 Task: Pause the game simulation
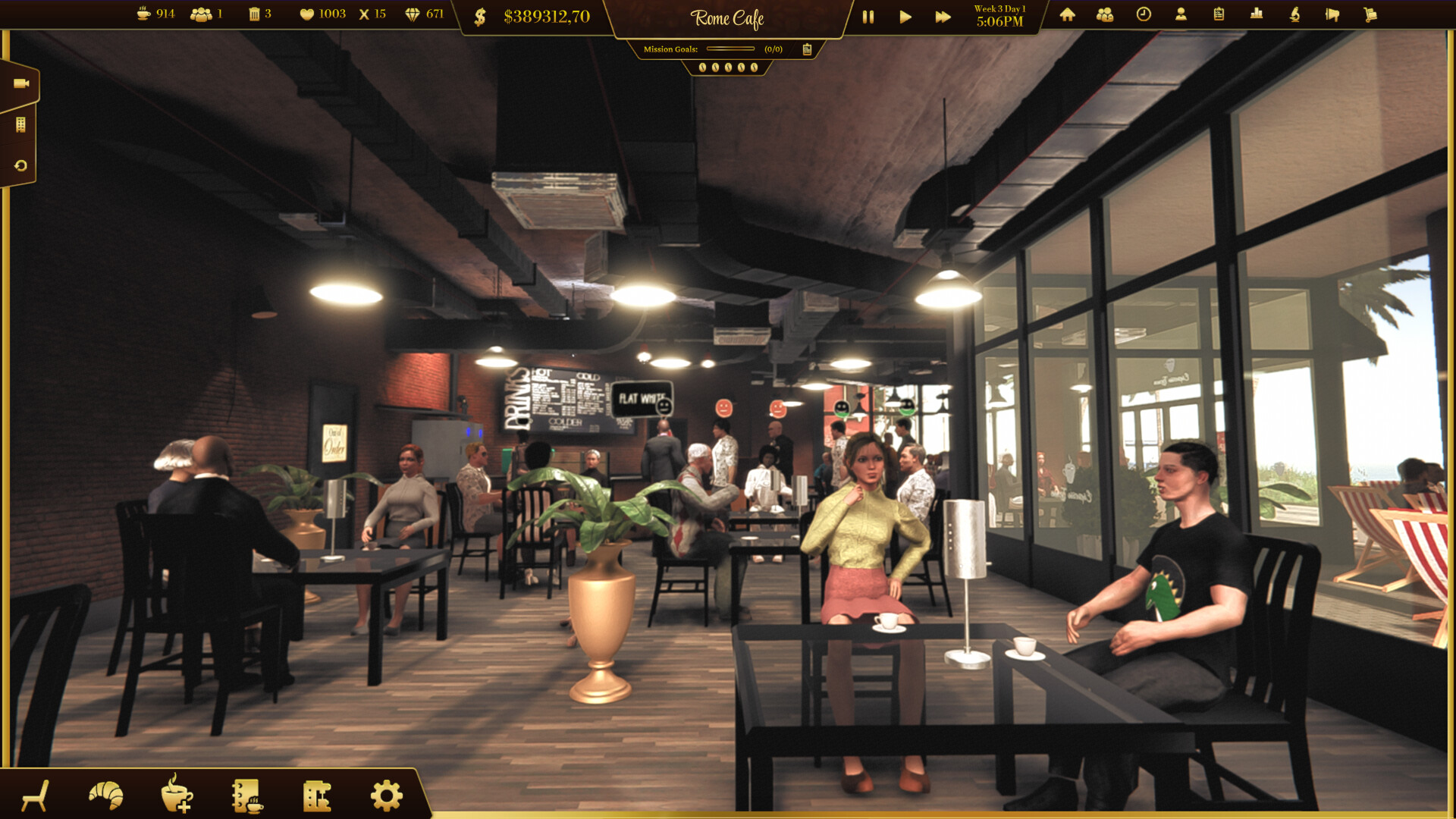click(868, 17)
